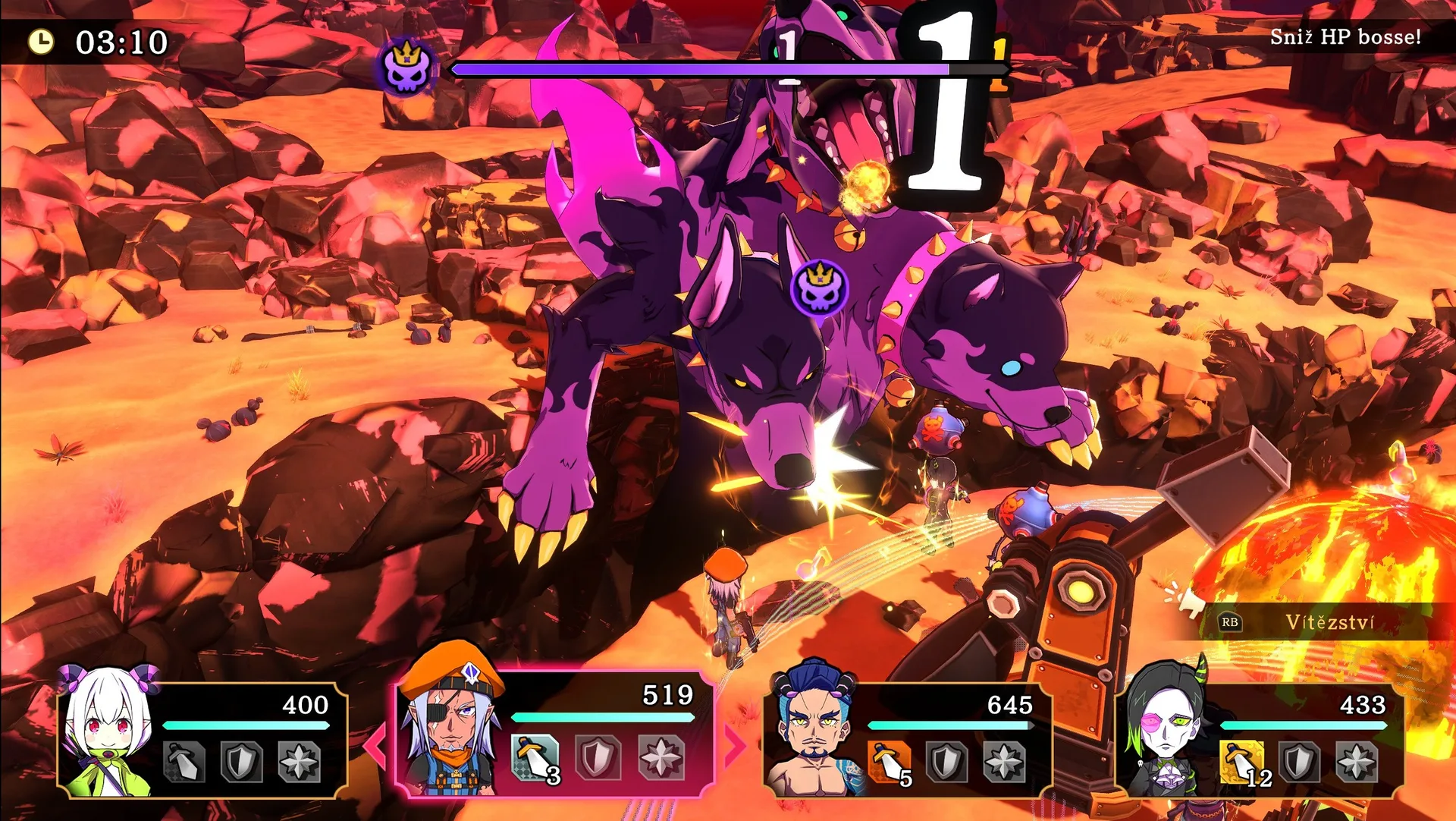Activate the white-haired girl's shield icon
The width and height of the screenshot is (1456, 821).
point(242,761)
